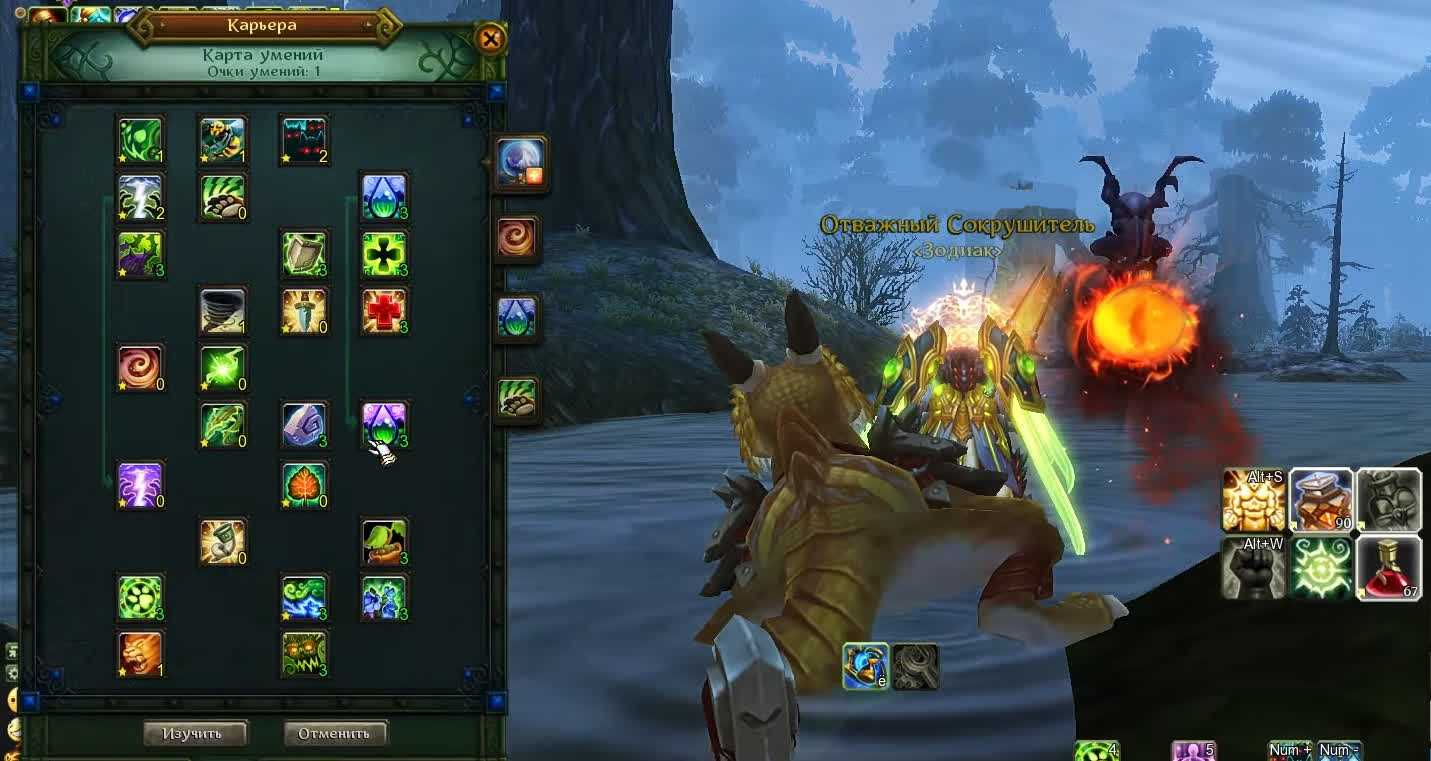
Task: Select the roaring lion skill
Action: [x=140, y=653]
